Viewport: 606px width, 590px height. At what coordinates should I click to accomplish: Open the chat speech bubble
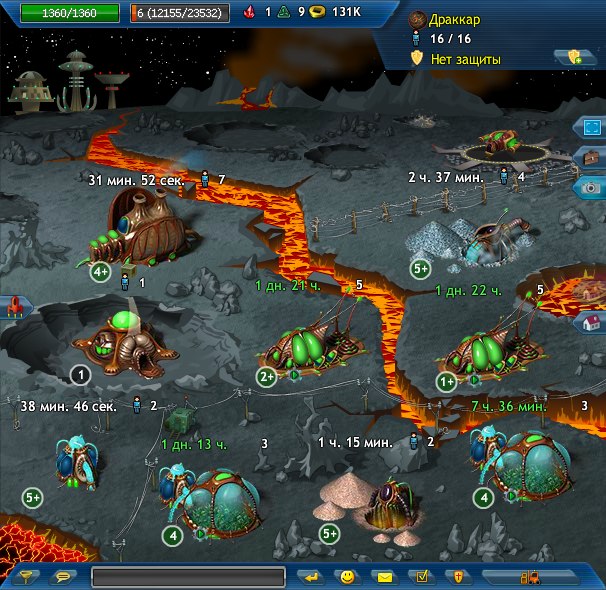tap(64, 577)
